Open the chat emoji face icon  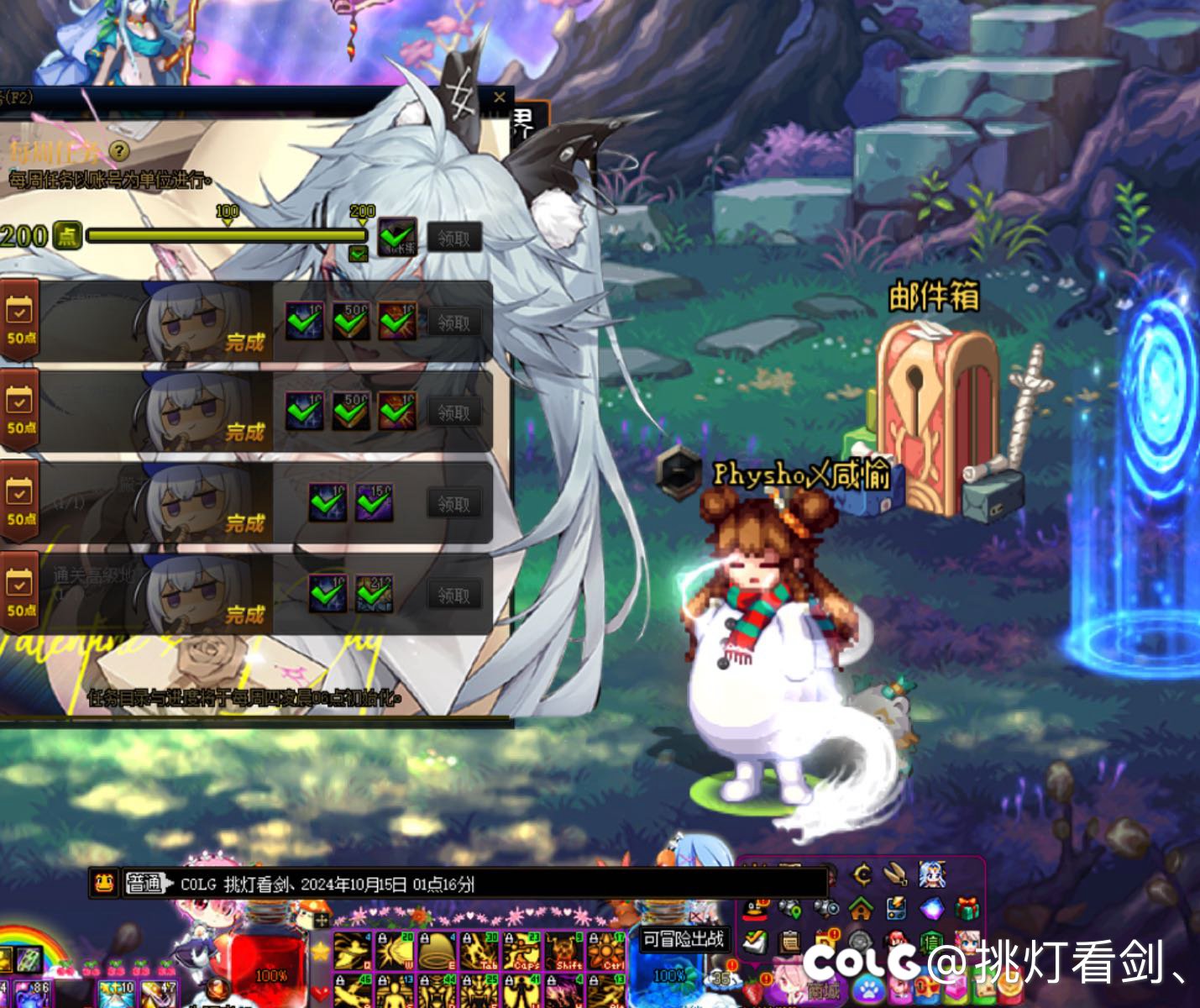[x=104, y=884]
